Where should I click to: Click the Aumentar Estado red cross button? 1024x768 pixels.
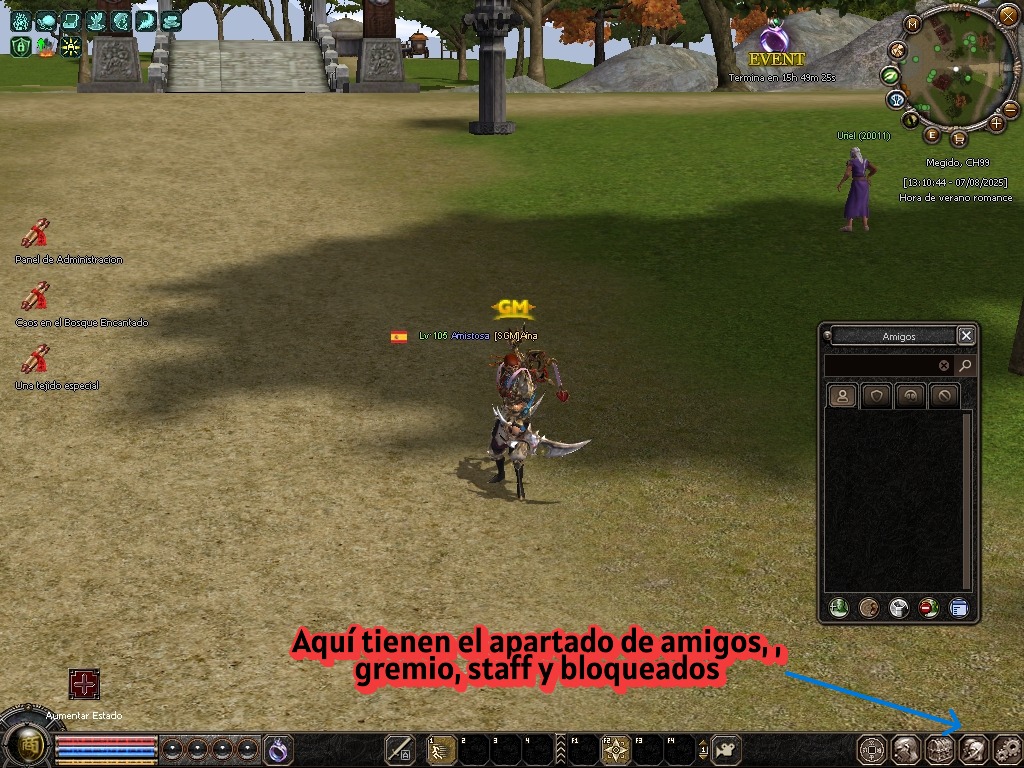(84, 685)
